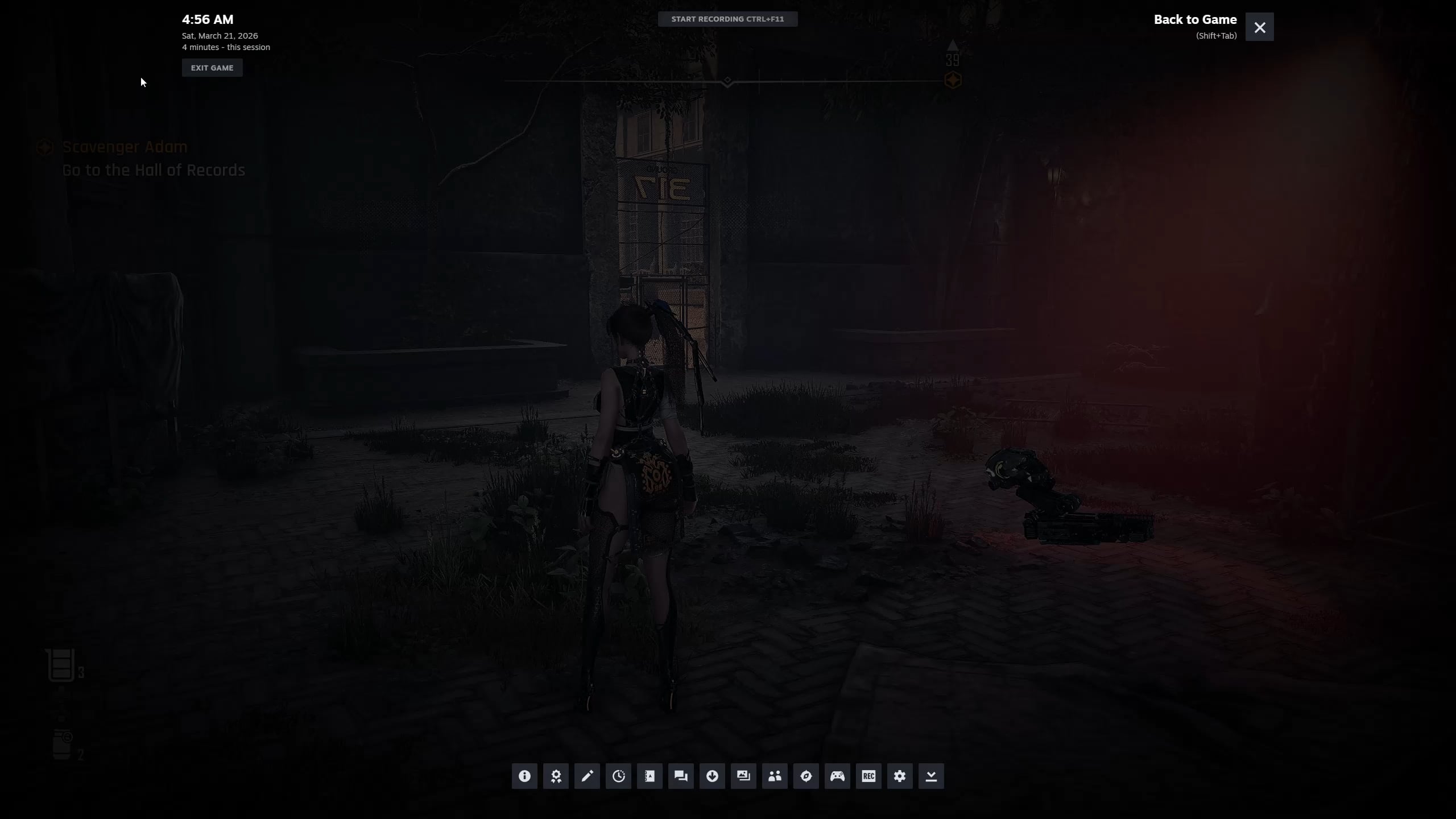Image resolution: width=1456 pixels, height=819 pixels.
Task: Collapse the toolbar with the down-arrow icon
Action: coord(931,776)
